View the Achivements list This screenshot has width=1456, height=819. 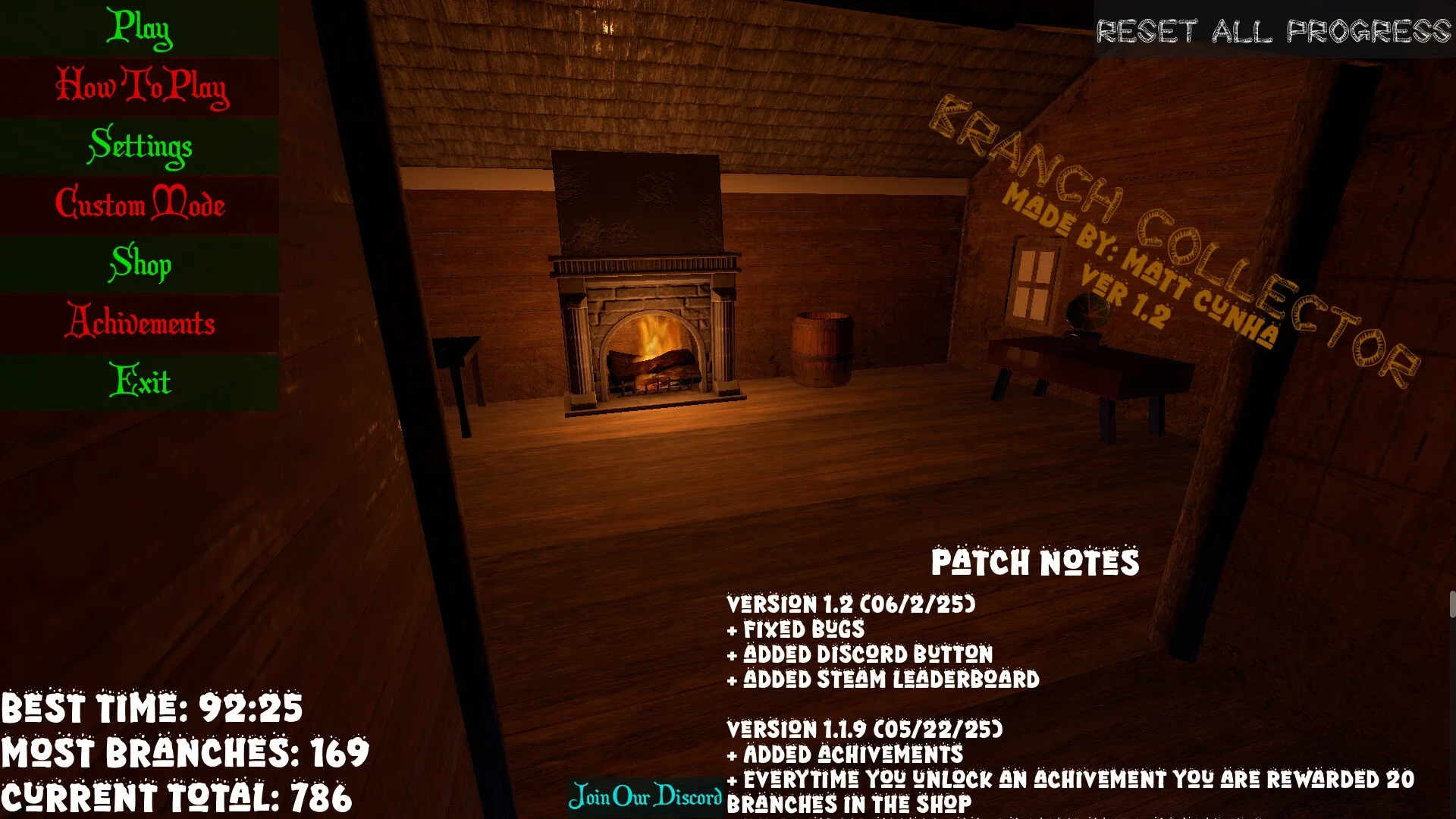click(140, 324)
